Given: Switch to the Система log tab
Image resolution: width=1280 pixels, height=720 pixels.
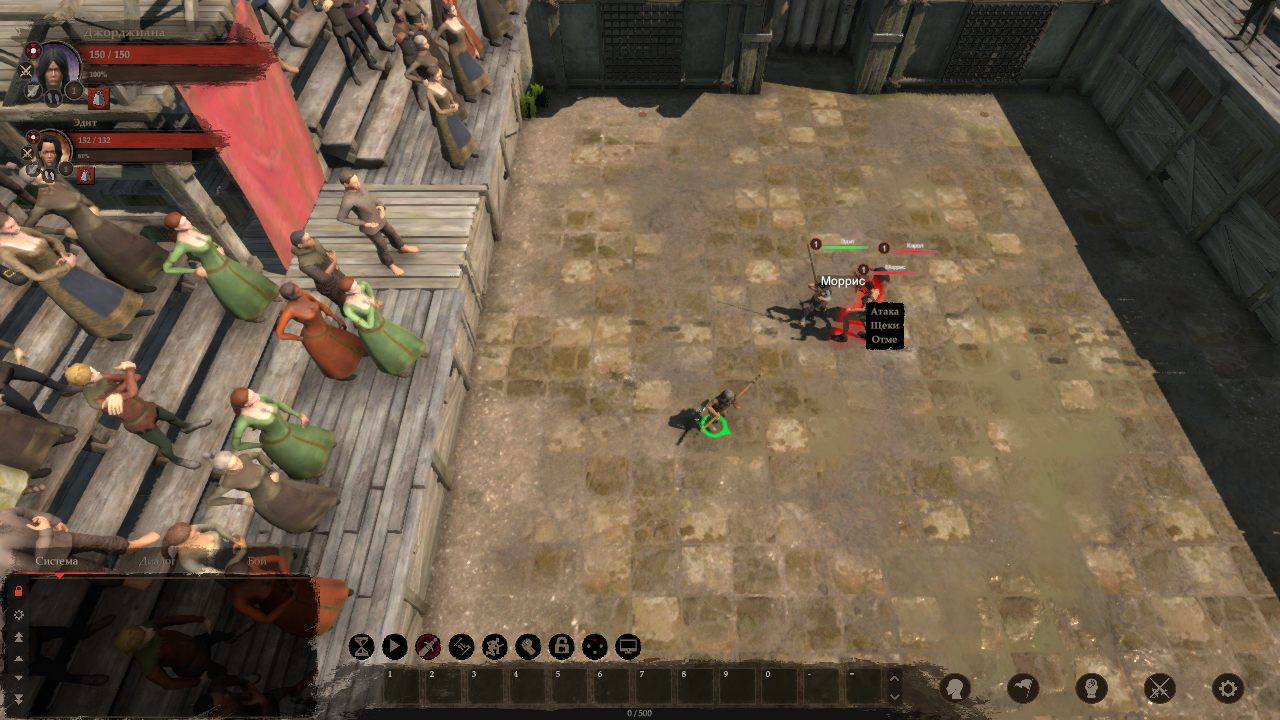Looking at the screenshot, I should tap(57, 561).
